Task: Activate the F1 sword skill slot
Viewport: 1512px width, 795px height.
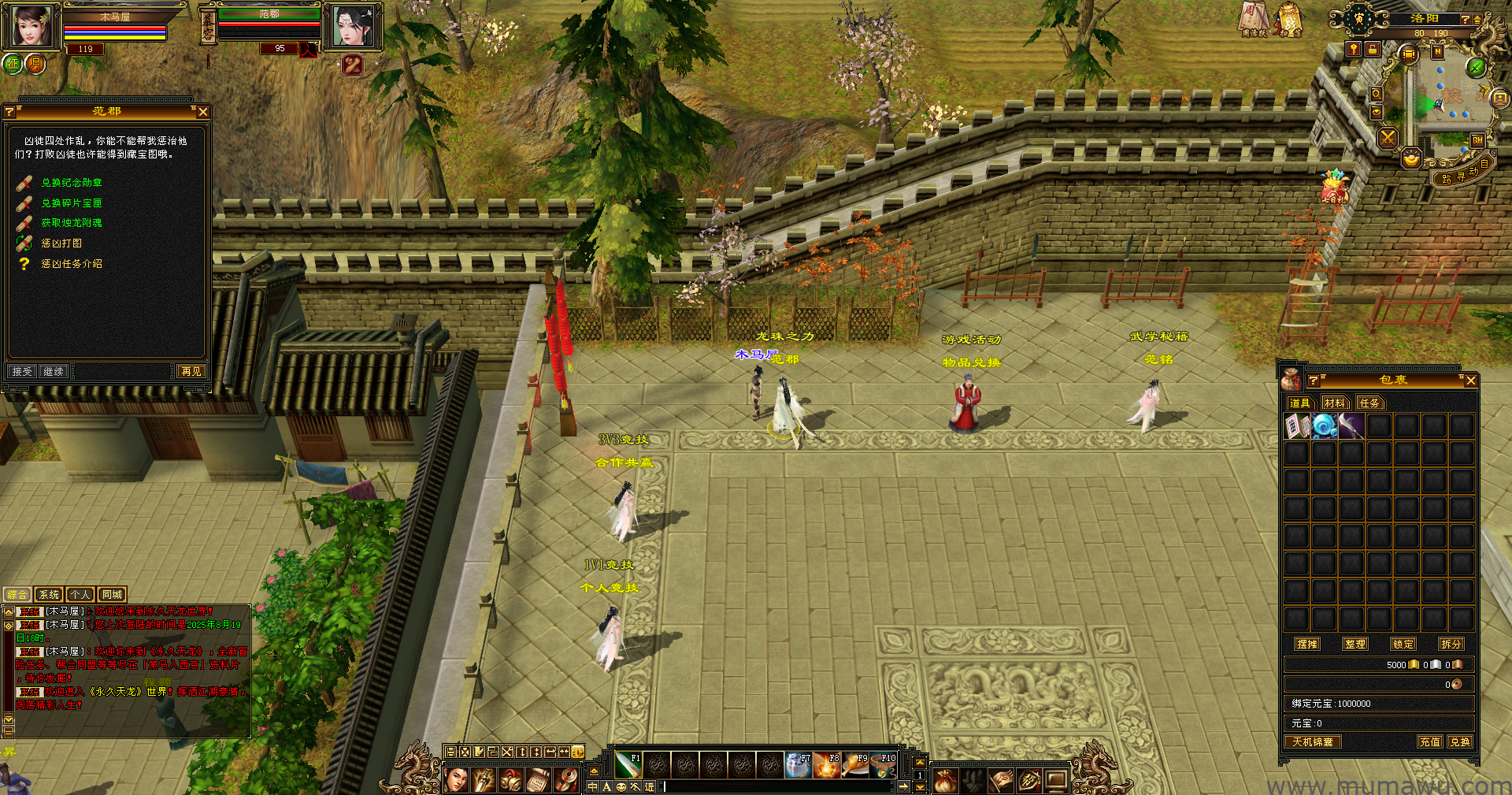Action: point(628,764)
